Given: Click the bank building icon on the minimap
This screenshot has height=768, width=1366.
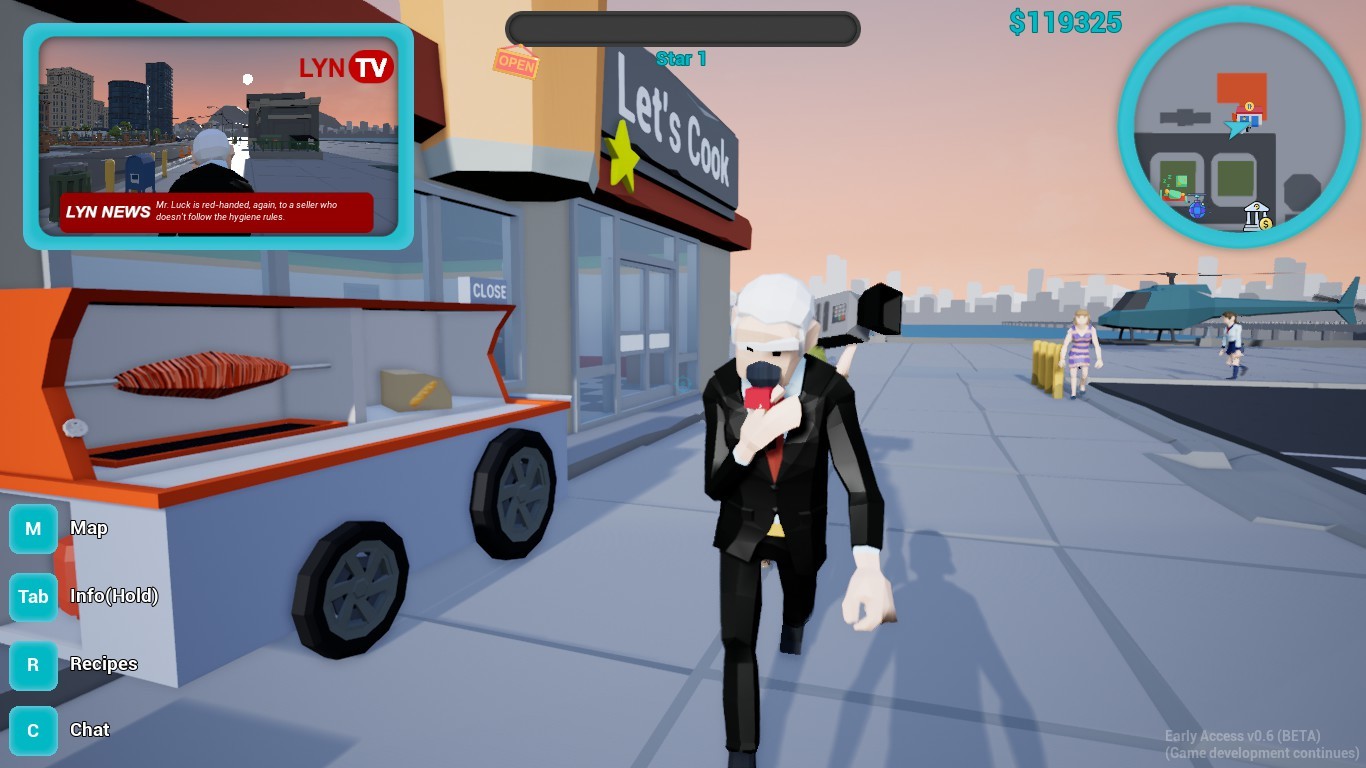Looking at the screenshot, I should click(x=1255, y=216).
